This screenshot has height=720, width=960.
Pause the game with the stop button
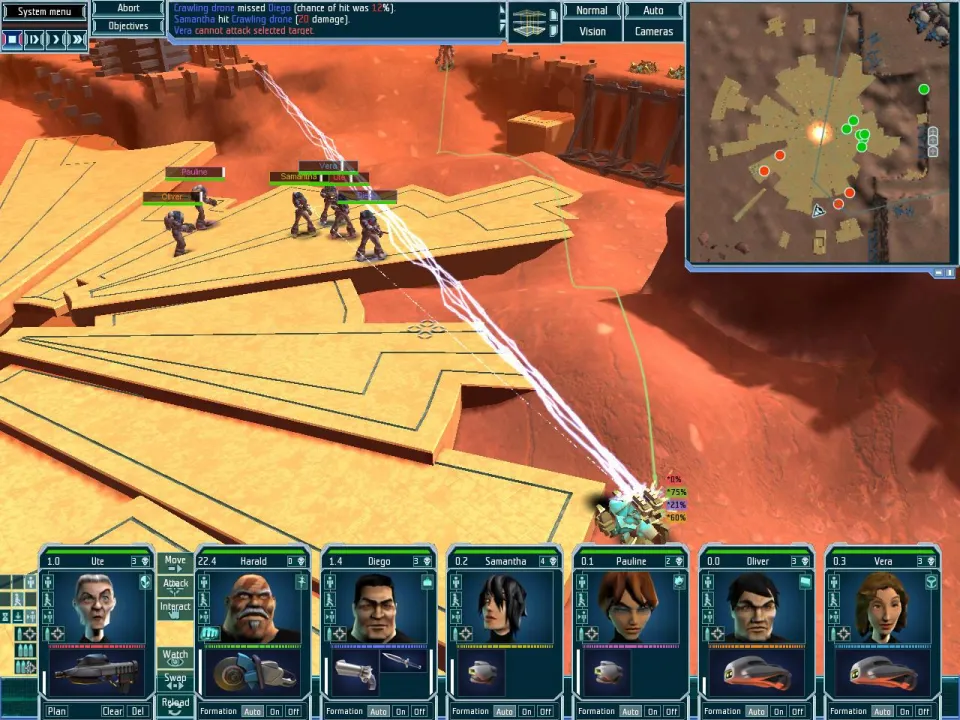point(12,40)
